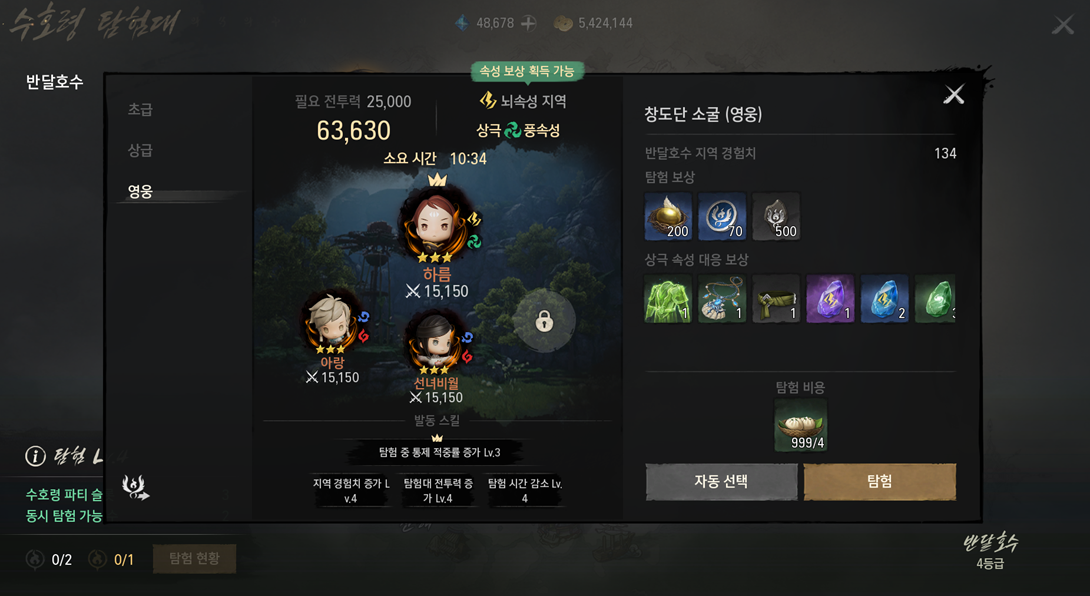
Task: Select party member 선녀비월
Action: [436, 343]
